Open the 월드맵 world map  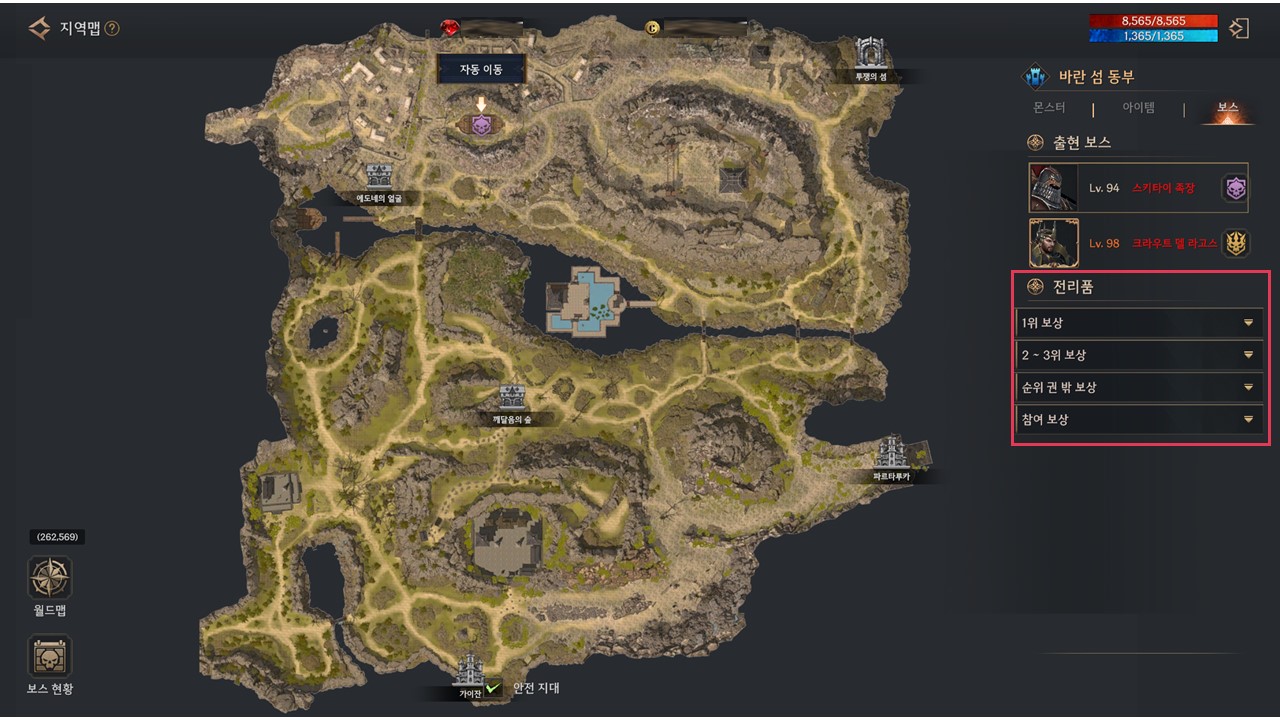pos(49,578)
